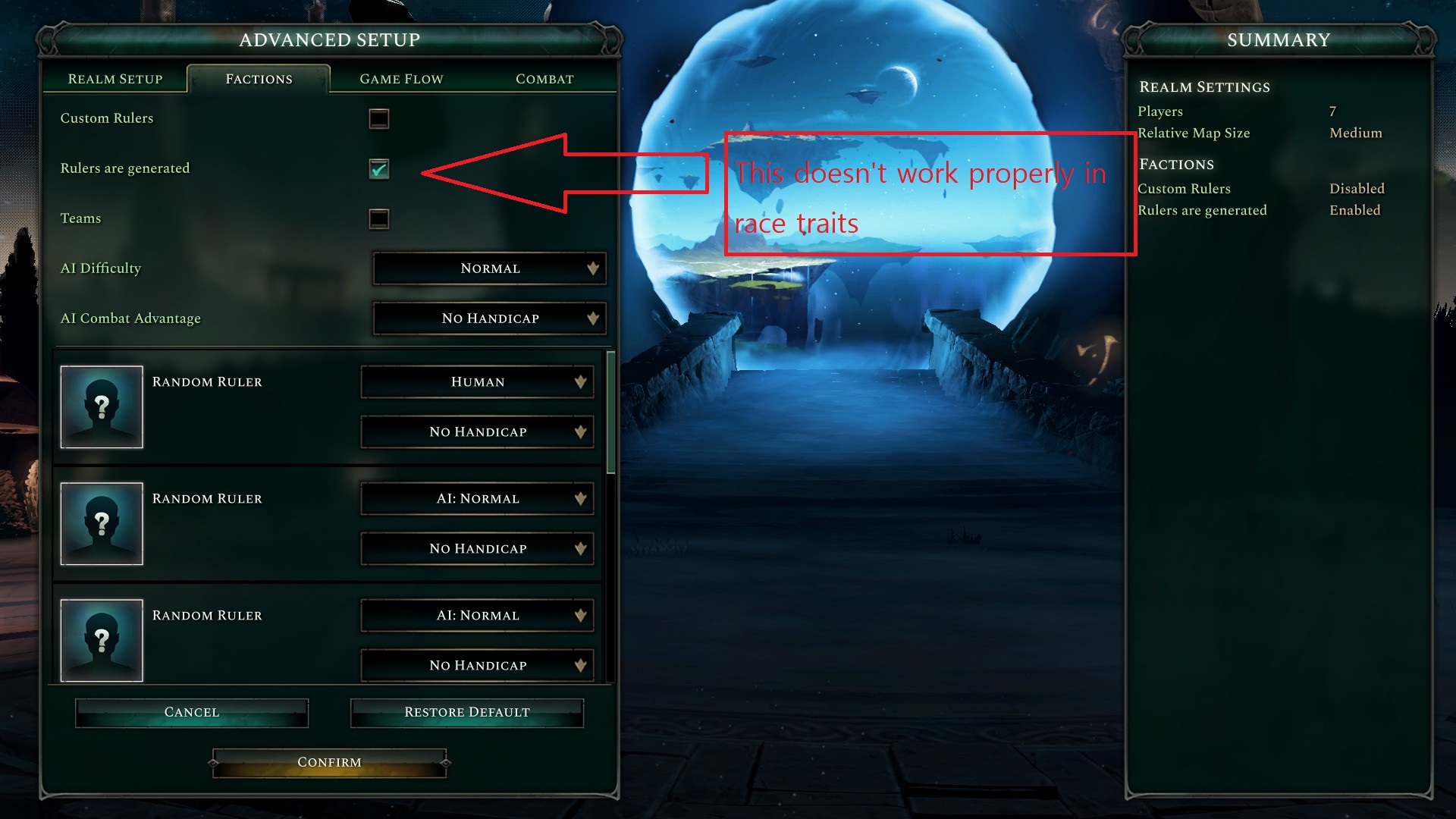Click the third Random Ruler portrait
The height and width of the screenshot is (819, 1456).
coord(102,640)
